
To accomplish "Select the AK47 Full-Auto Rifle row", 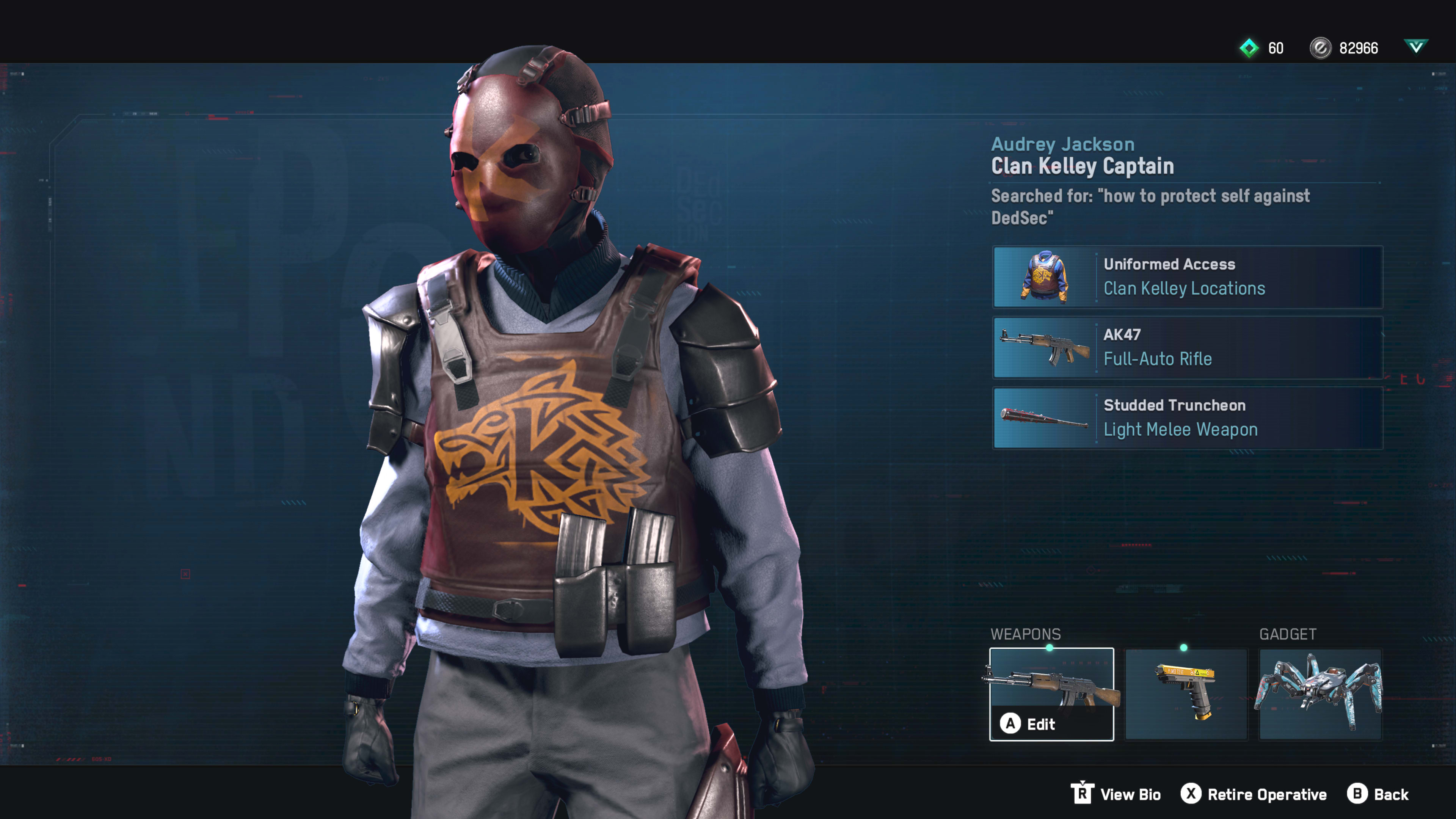I will pyautogui.click(x=1187, y=347).
